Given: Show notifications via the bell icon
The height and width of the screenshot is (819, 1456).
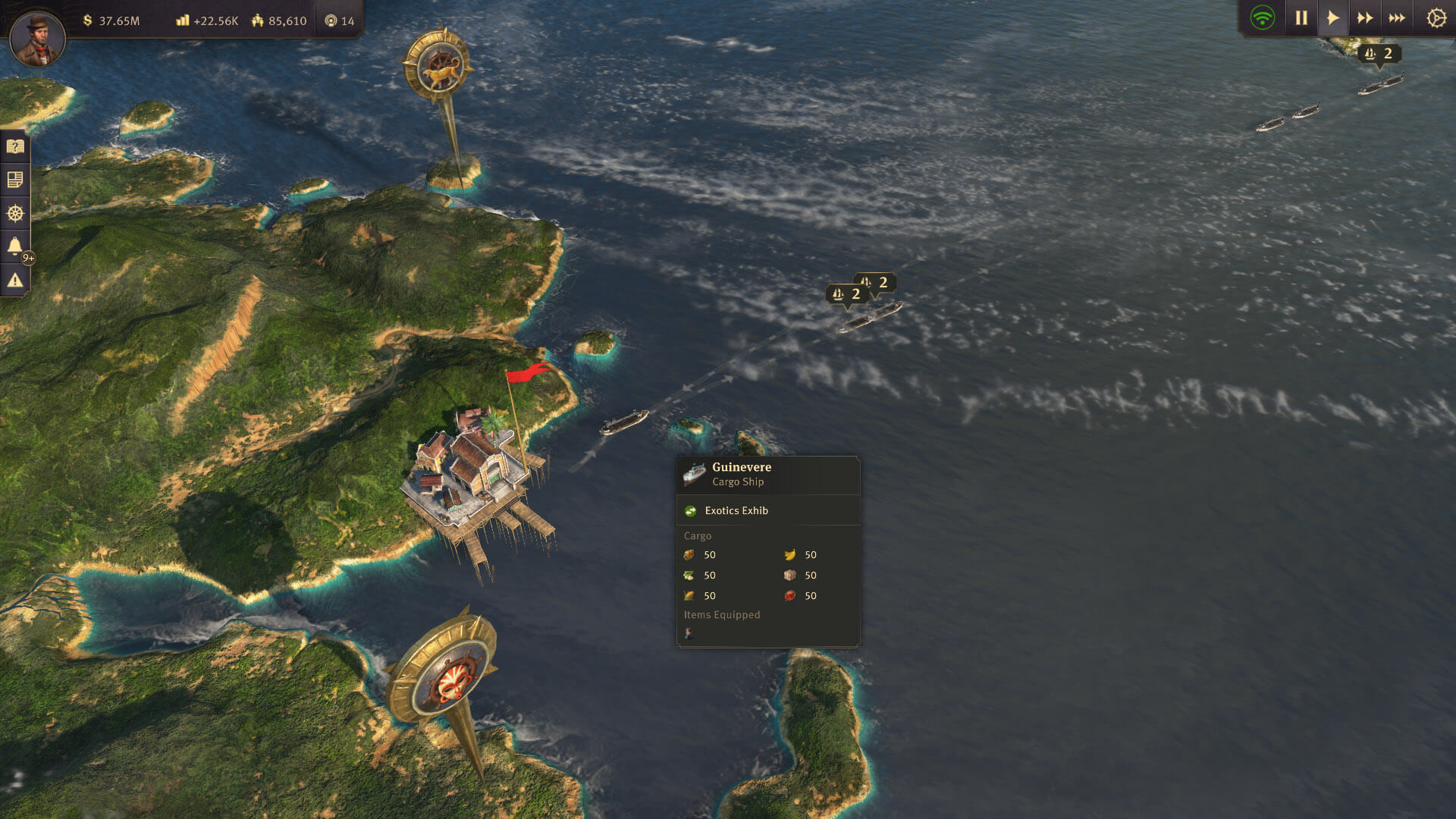Looking at the screenshot, I should pos(15,246).
